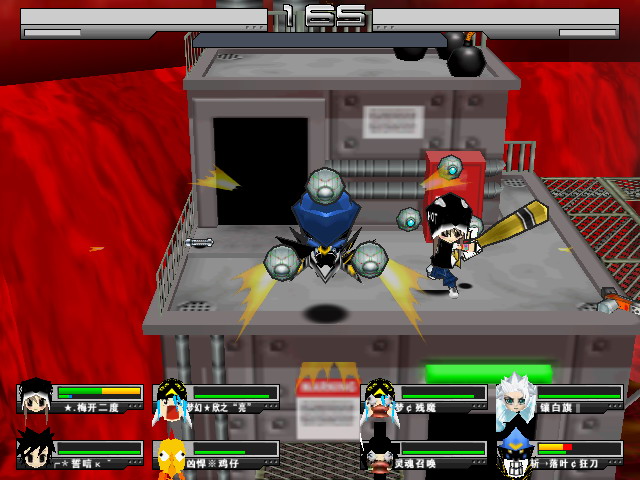Select the blue-helmet 落叶 狂刀 portrait
640x480 pixels.
[516, 452]
